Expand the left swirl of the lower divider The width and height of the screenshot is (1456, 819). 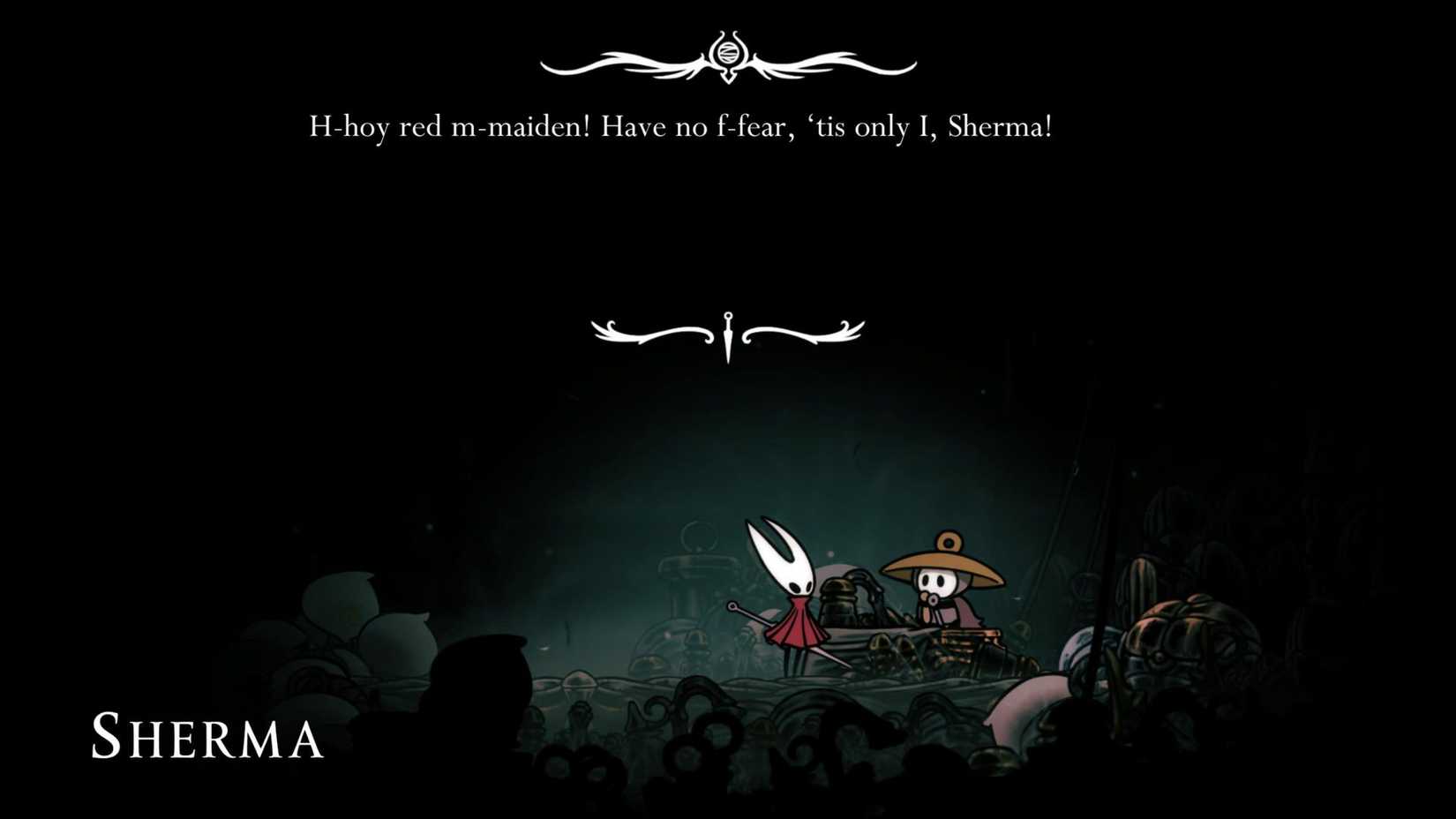coord(653,331)
